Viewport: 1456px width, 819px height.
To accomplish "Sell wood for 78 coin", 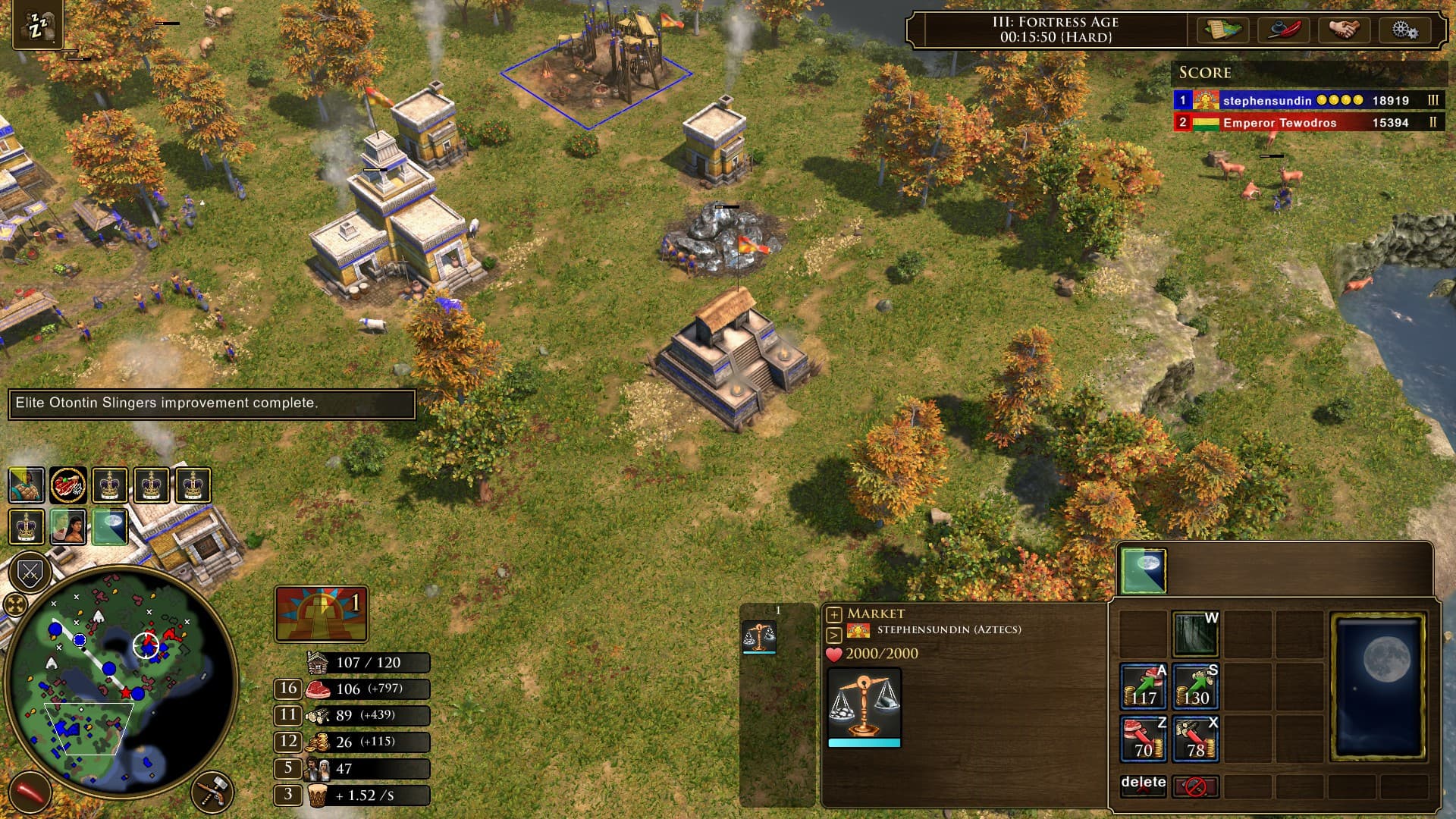I will [x=1195, y=738].
